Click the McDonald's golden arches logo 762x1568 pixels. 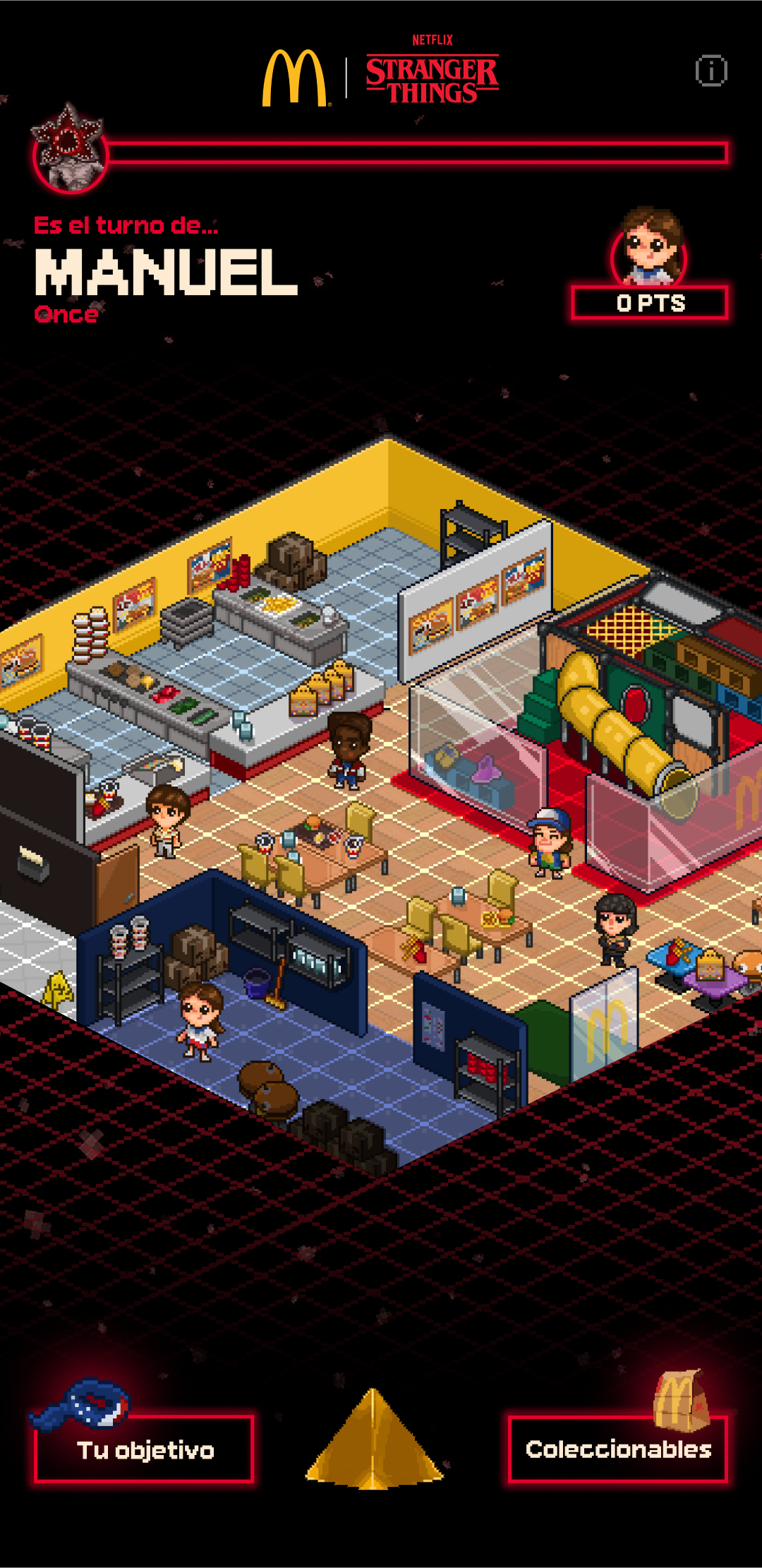294,78
